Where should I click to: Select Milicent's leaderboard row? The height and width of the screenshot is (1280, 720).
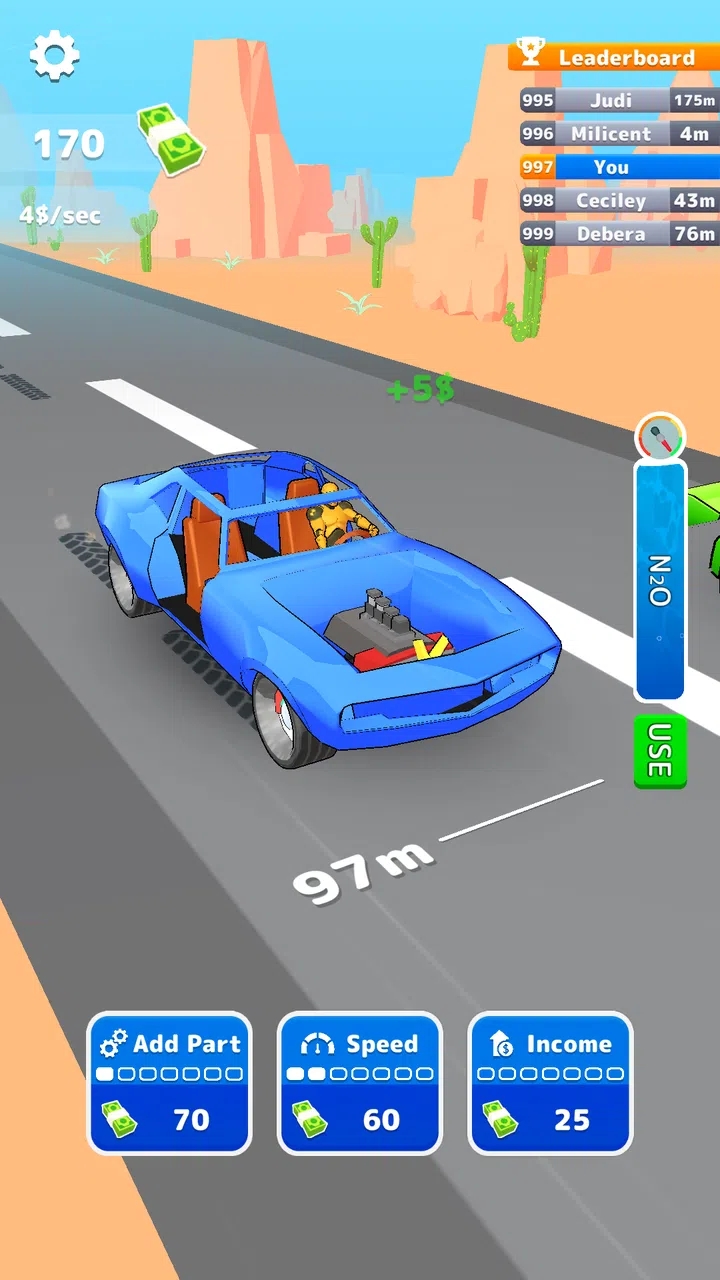[619, 134]
